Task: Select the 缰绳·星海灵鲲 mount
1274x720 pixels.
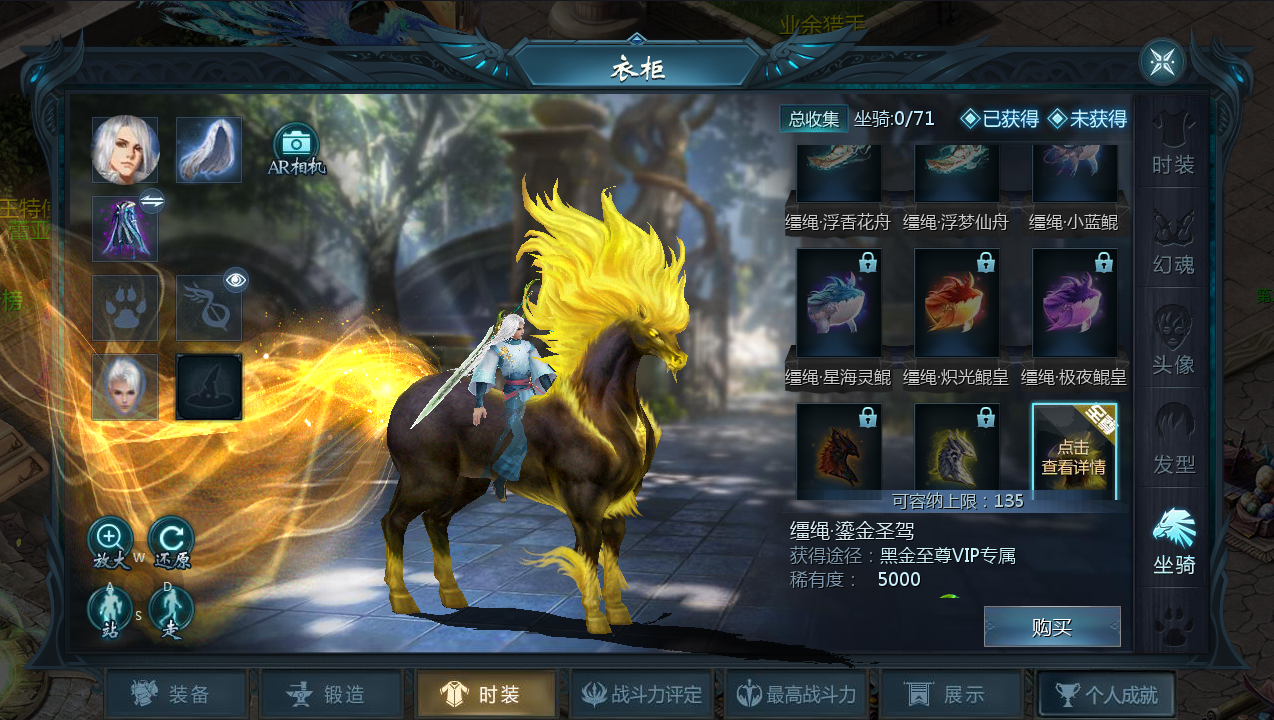Action: (x=839, y=303)
